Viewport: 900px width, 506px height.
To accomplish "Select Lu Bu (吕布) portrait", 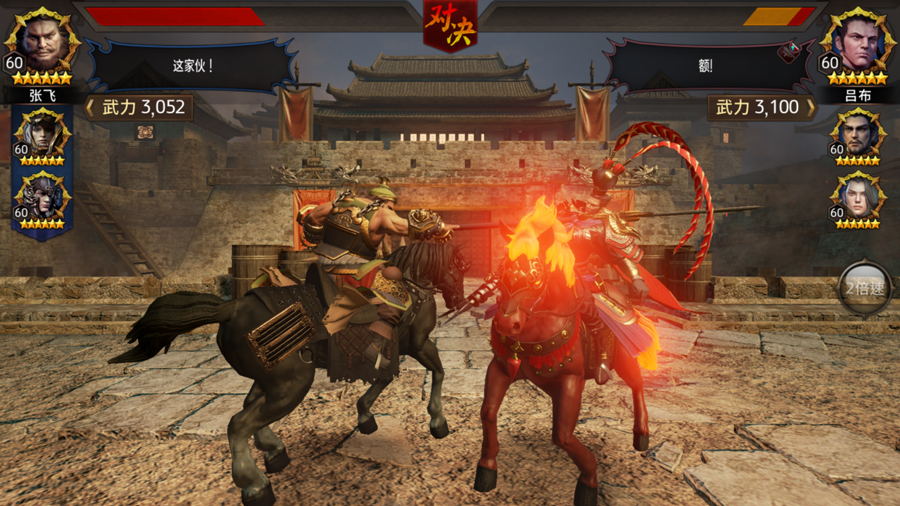I will pos(857,44).
